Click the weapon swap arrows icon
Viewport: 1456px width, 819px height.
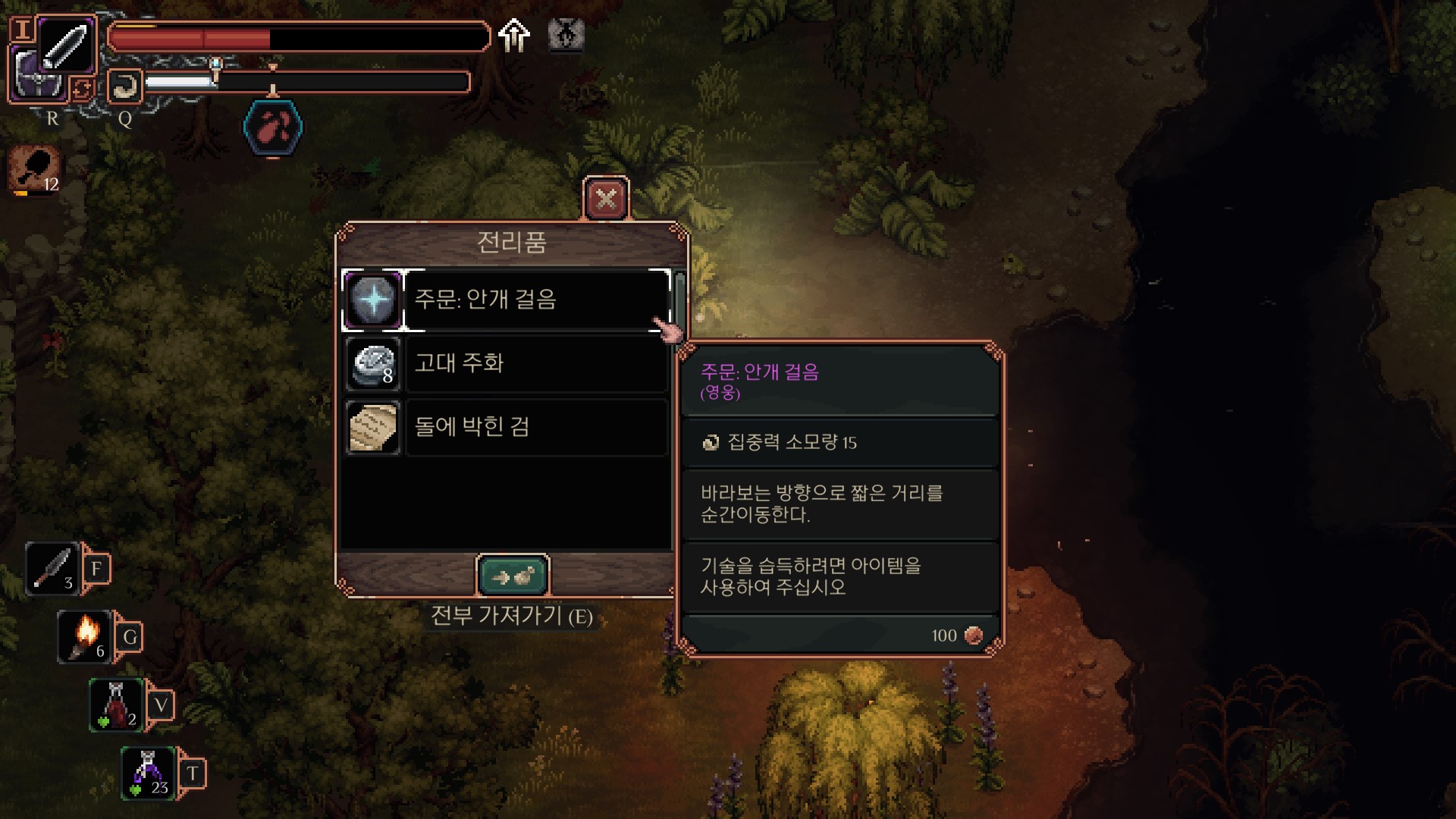coord(82,89)
